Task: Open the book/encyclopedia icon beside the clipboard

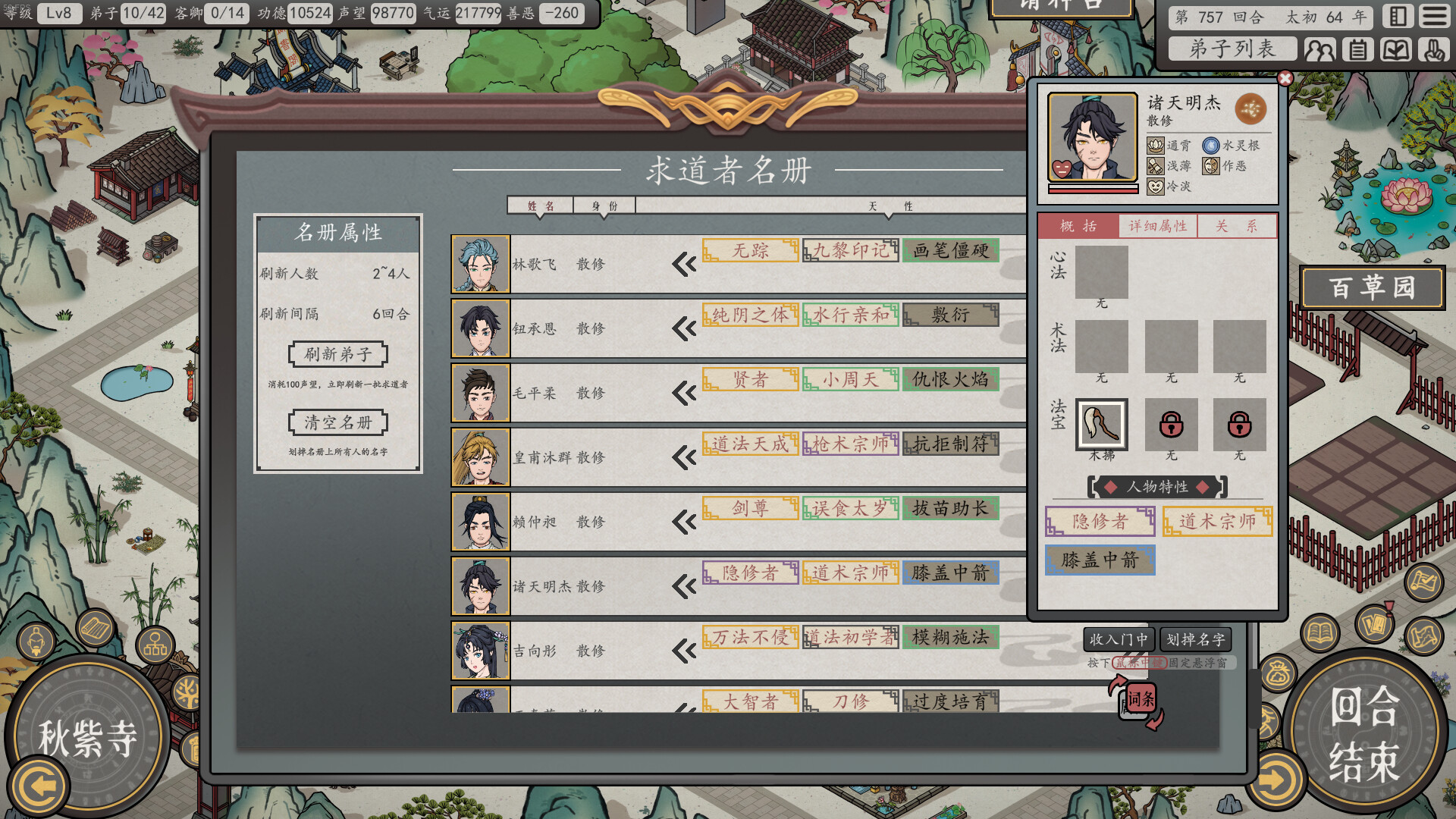Action: [1396, 50]
